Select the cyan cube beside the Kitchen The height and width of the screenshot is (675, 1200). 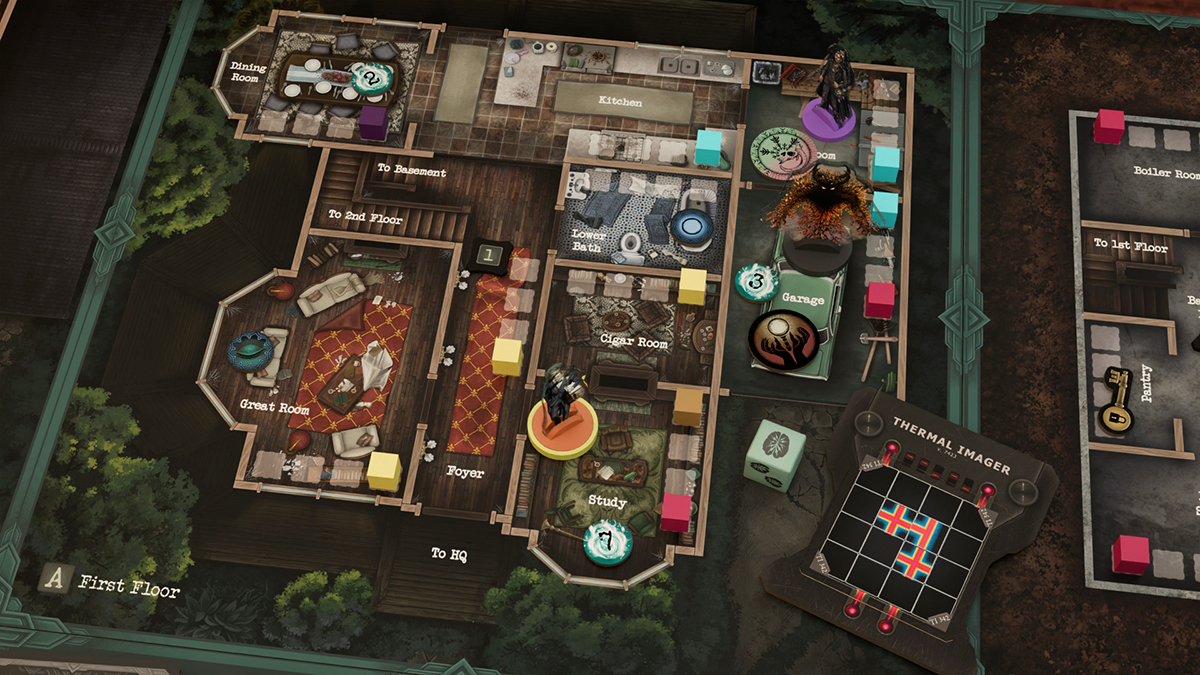tap(710, 146)
